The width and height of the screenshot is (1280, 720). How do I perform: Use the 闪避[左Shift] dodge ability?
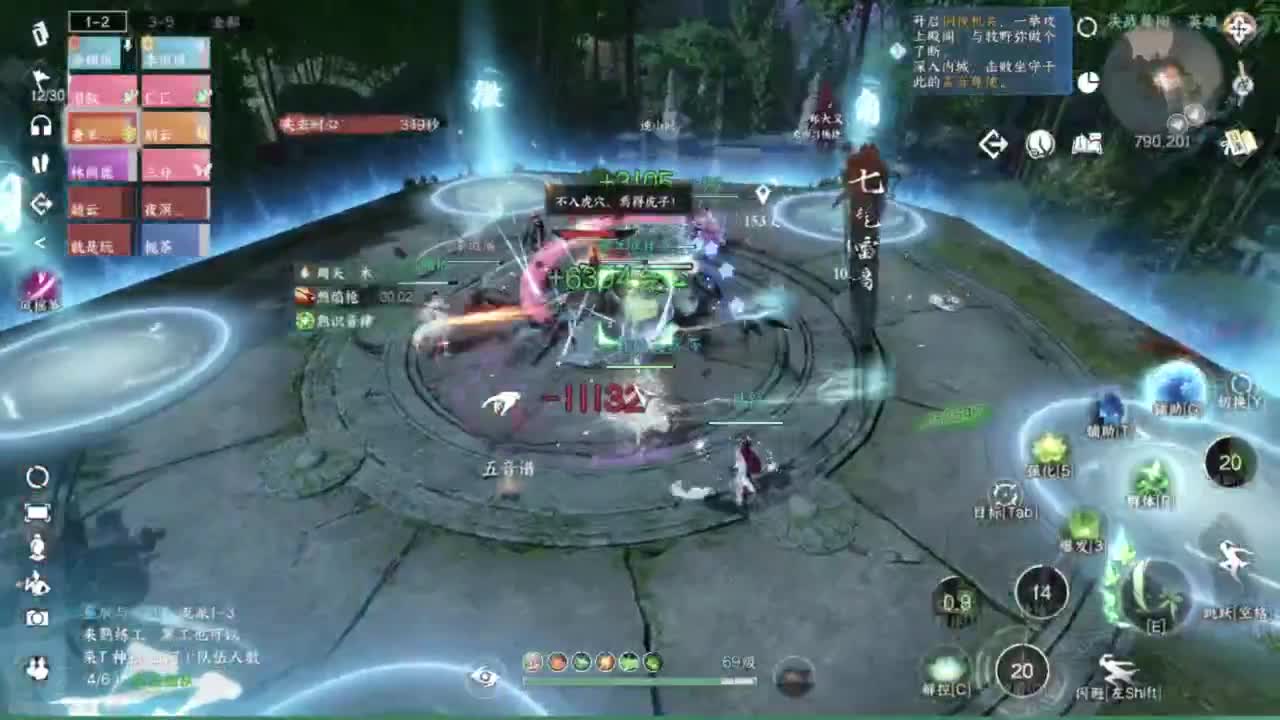[x=1117, y=670]
